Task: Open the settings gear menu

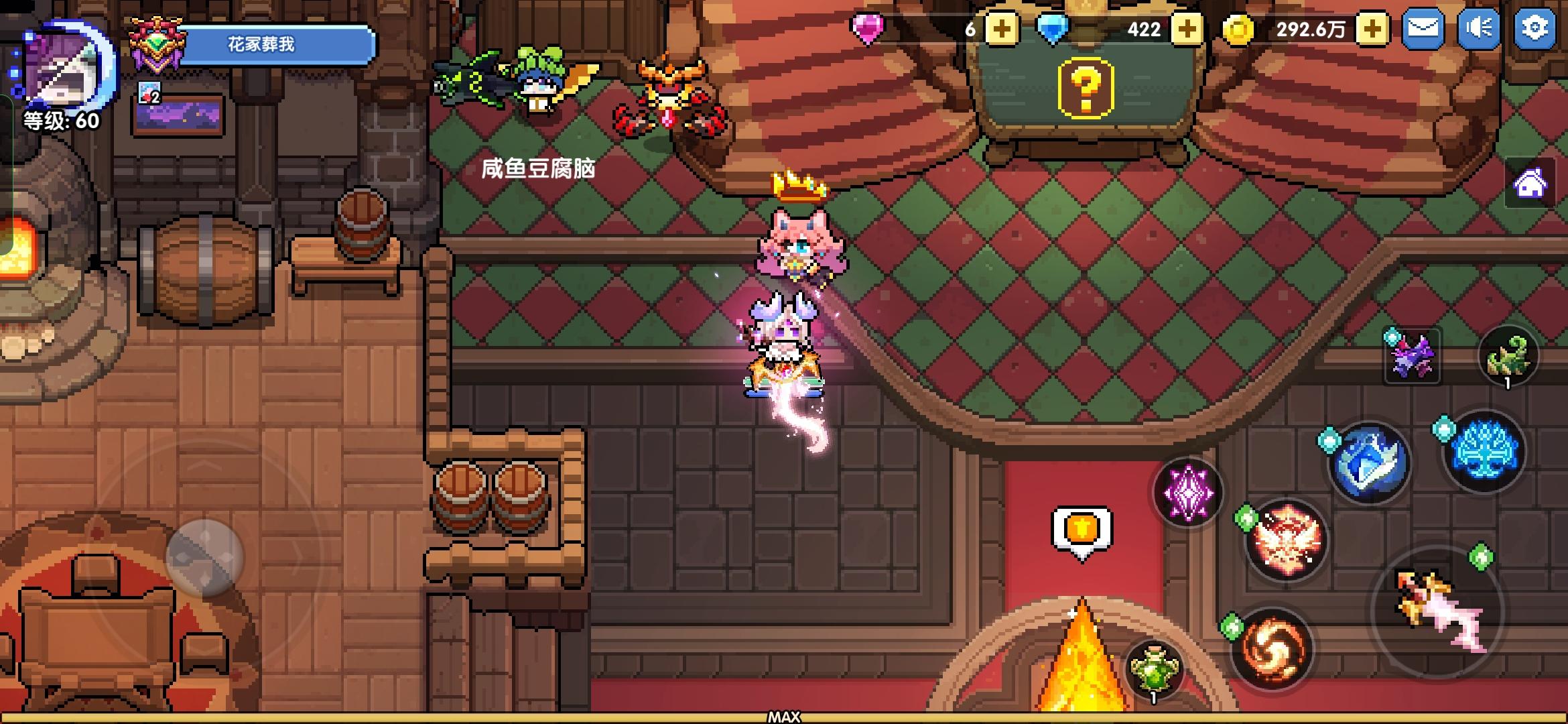Action: [x=1539, y=29]
